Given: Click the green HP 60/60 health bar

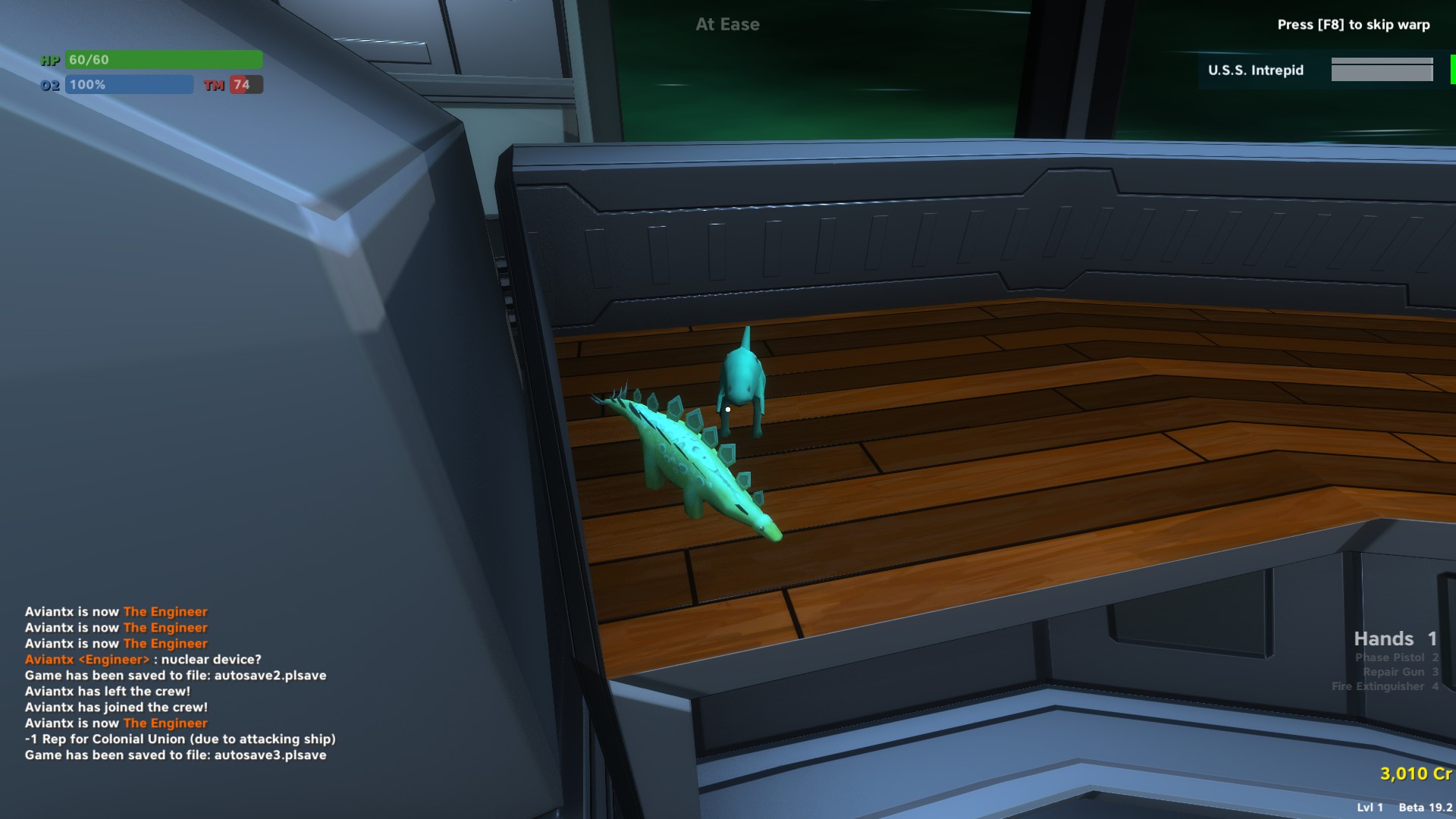Looking at the screenshot, I should point(164,59).
